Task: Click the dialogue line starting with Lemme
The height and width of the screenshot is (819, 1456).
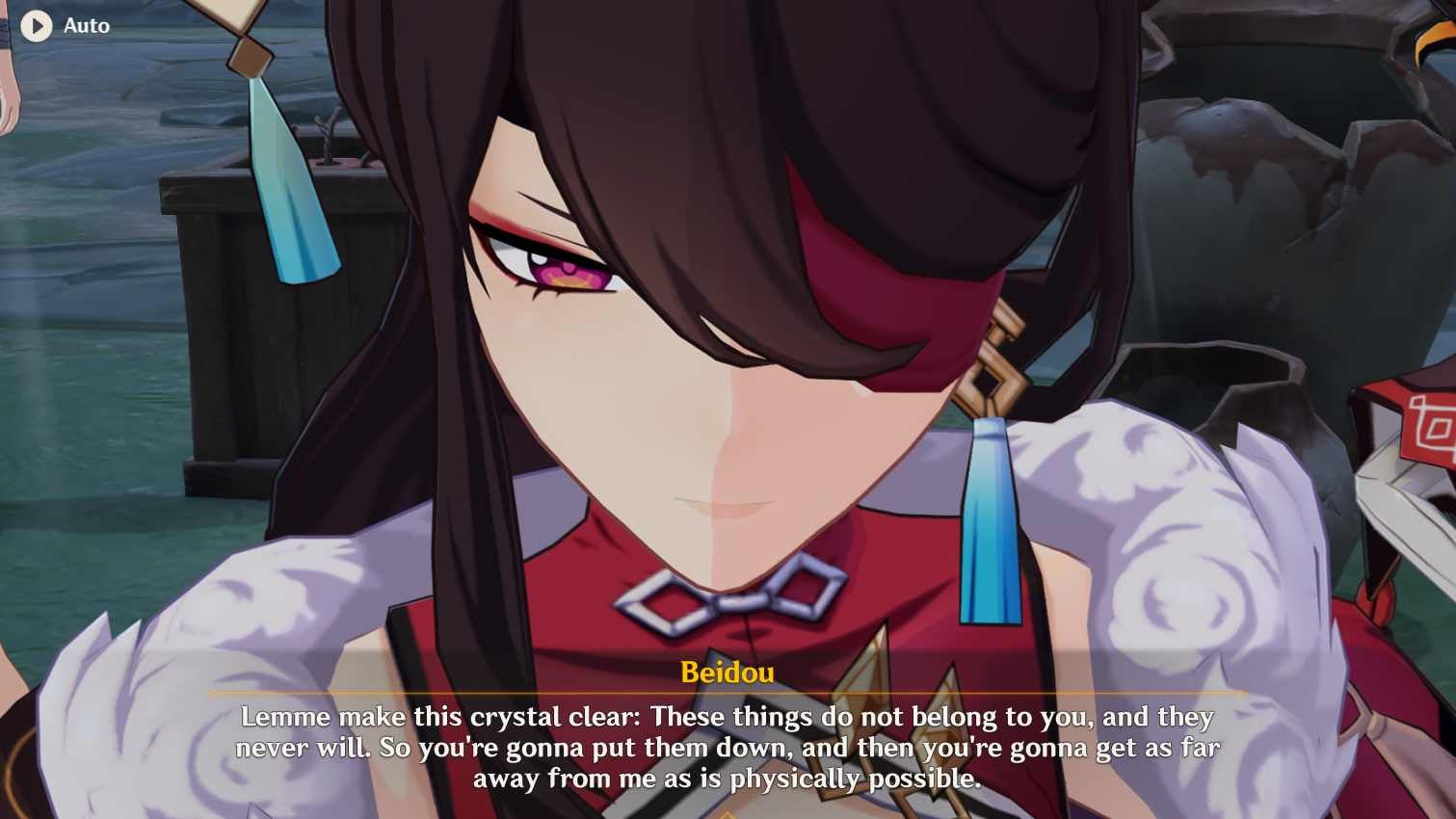Action: [728, 716]
